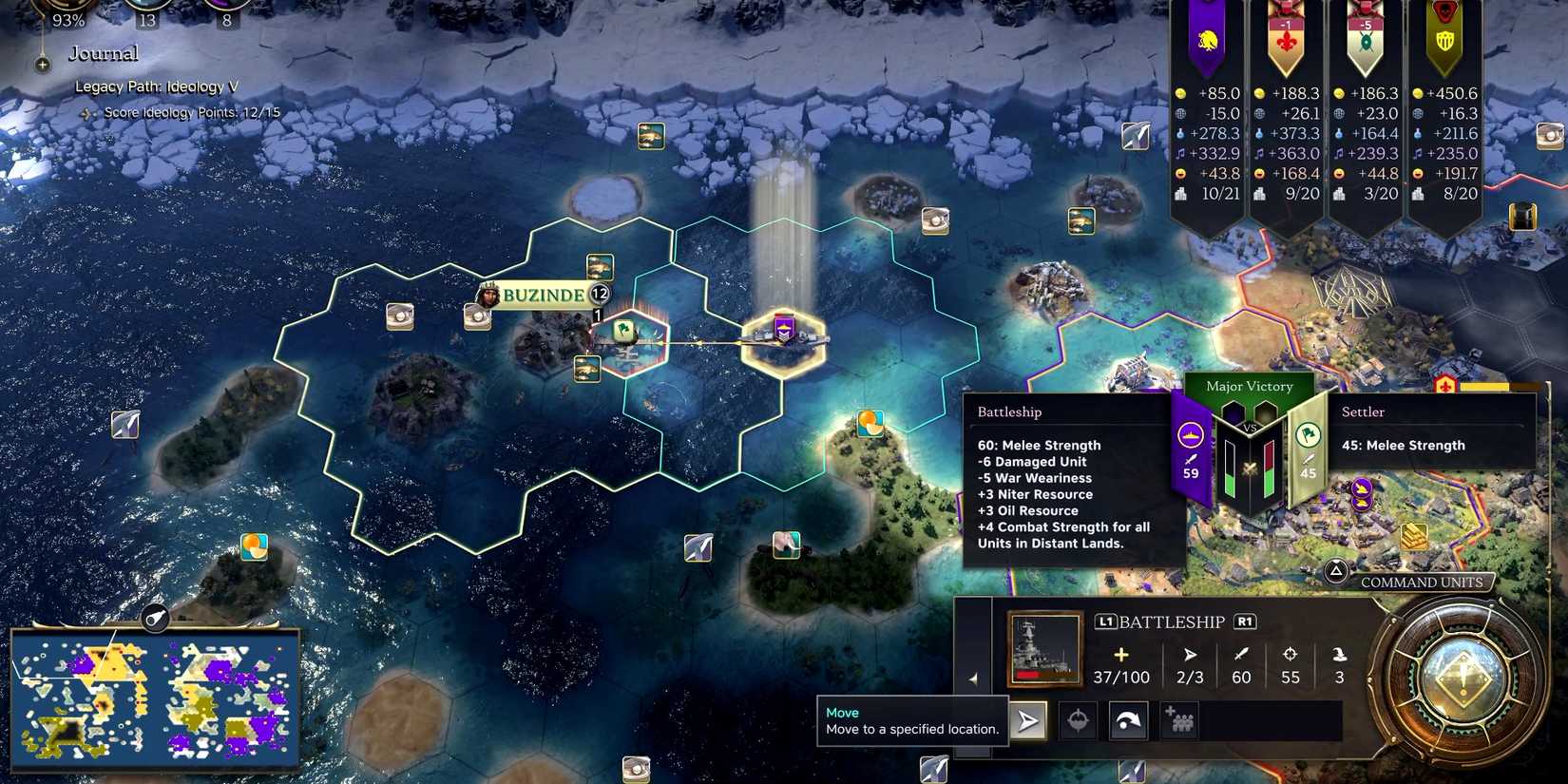Click the Battleship health bar on its portrait

click(x=1042, y=674)
